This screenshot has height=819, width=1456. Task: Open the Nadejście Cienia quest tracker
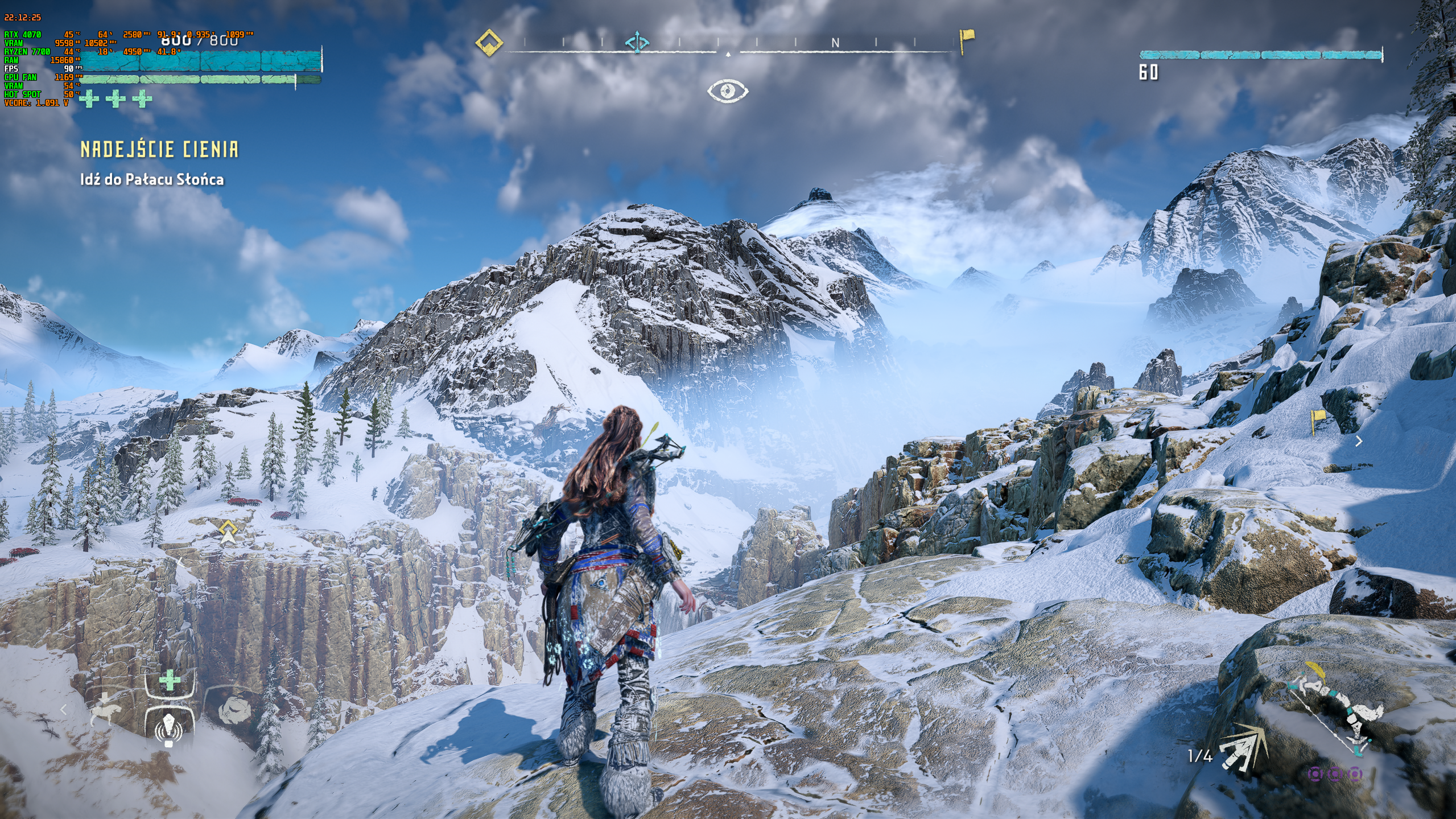159,150
